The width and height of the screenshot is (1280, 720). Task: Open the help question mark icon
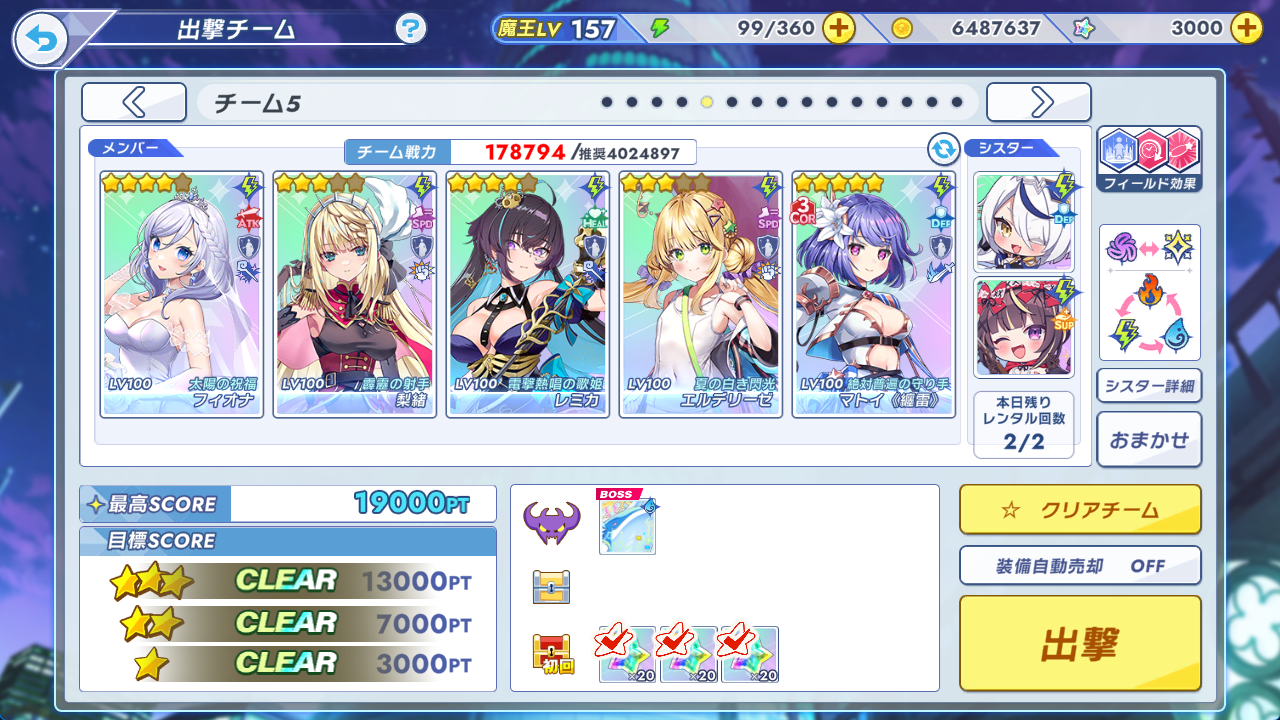pyautogui.click(x=411, y=28)
